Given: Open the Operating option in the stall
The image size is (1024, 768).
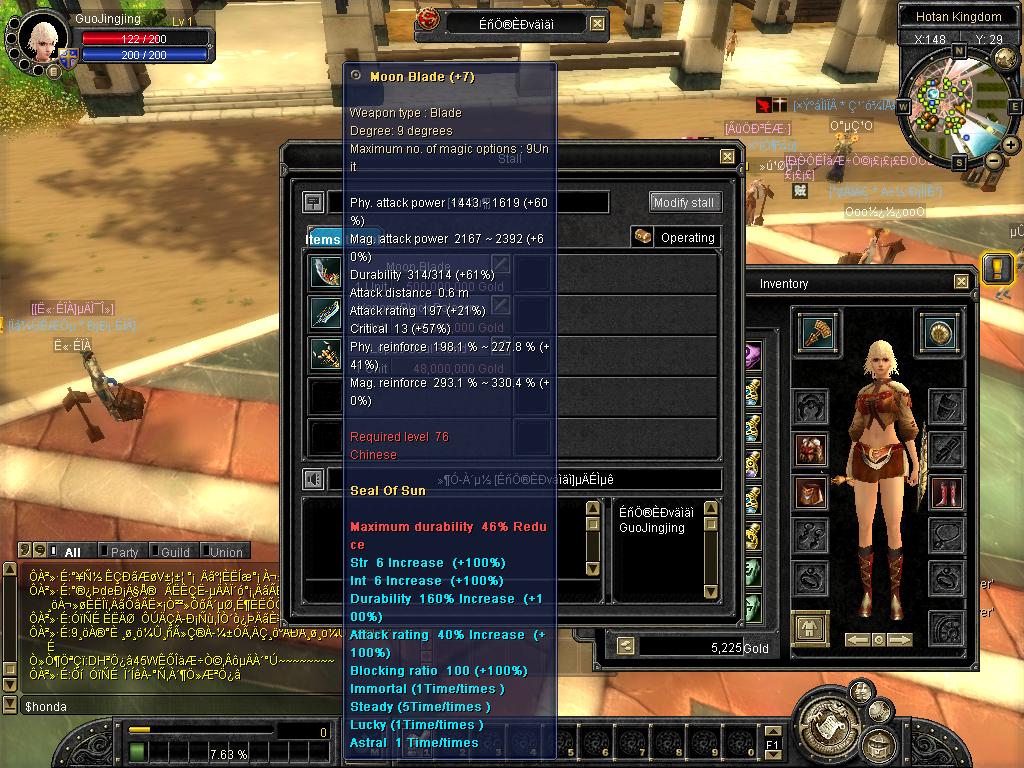Looking at the screenshot, I should 675,237.
